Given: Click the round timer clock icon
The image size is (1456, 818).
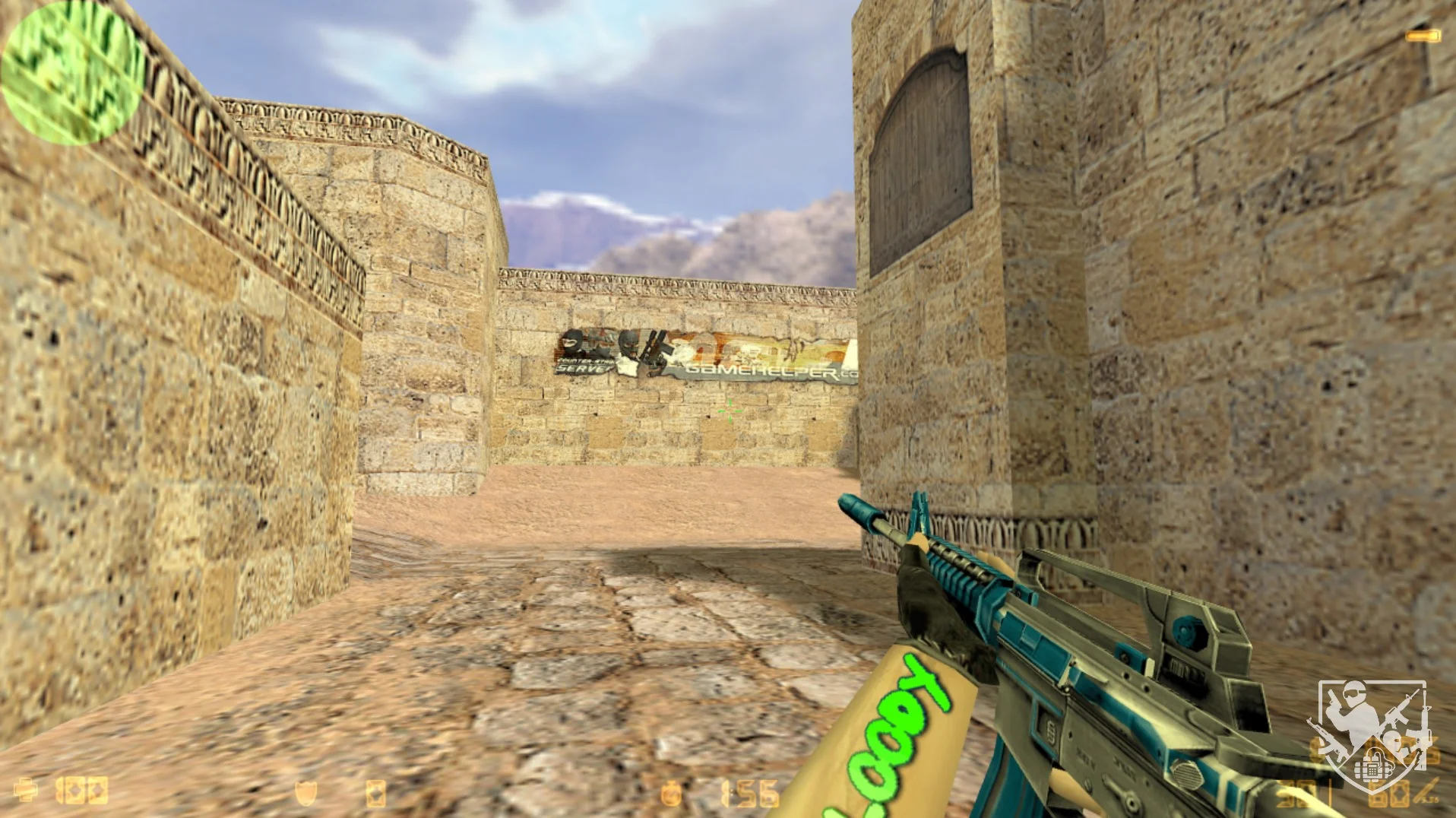Looking at the screenshot, I should tap(672, 793).
